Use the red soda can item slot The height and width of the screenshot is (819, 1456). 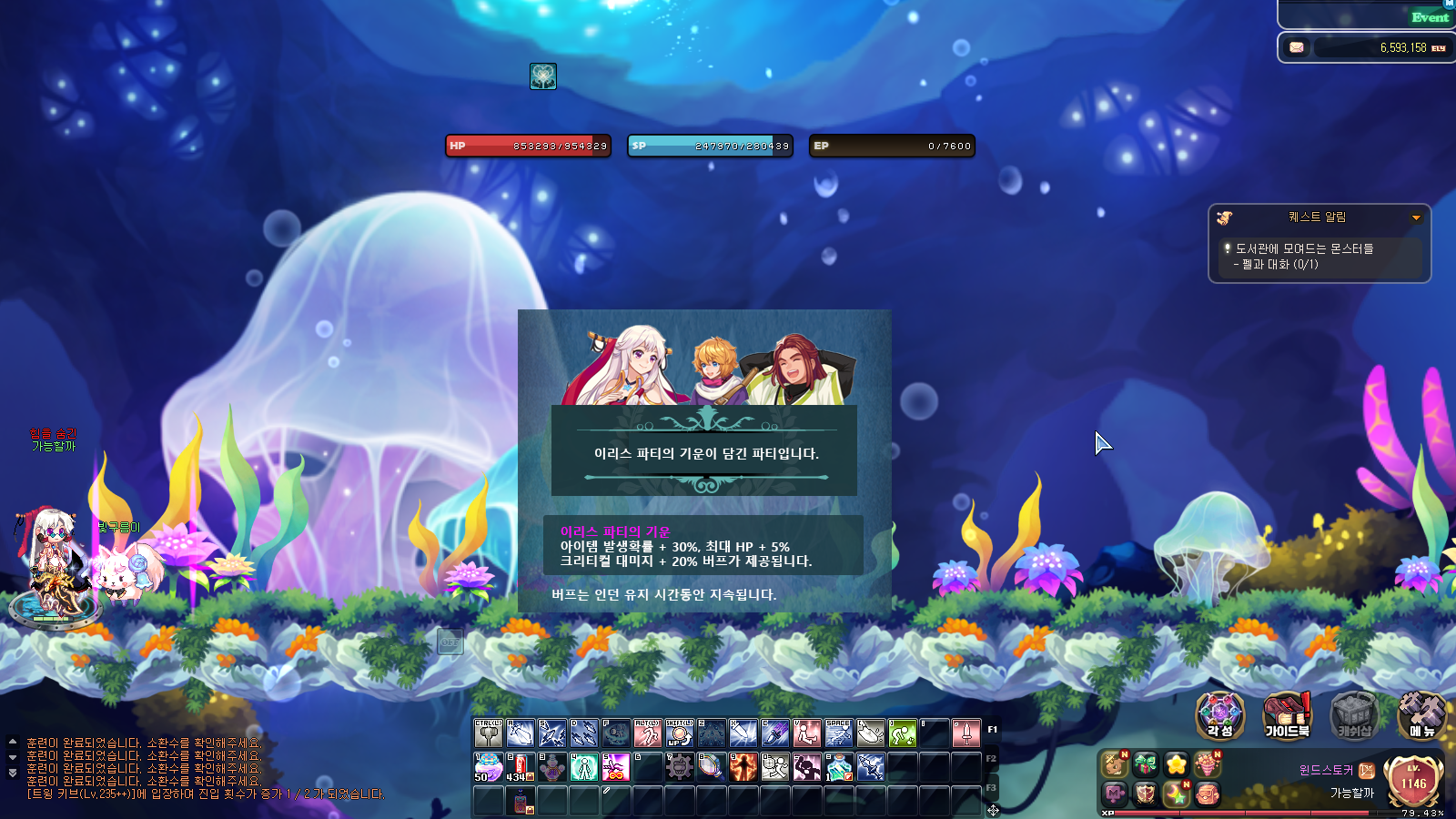[521, 767]
